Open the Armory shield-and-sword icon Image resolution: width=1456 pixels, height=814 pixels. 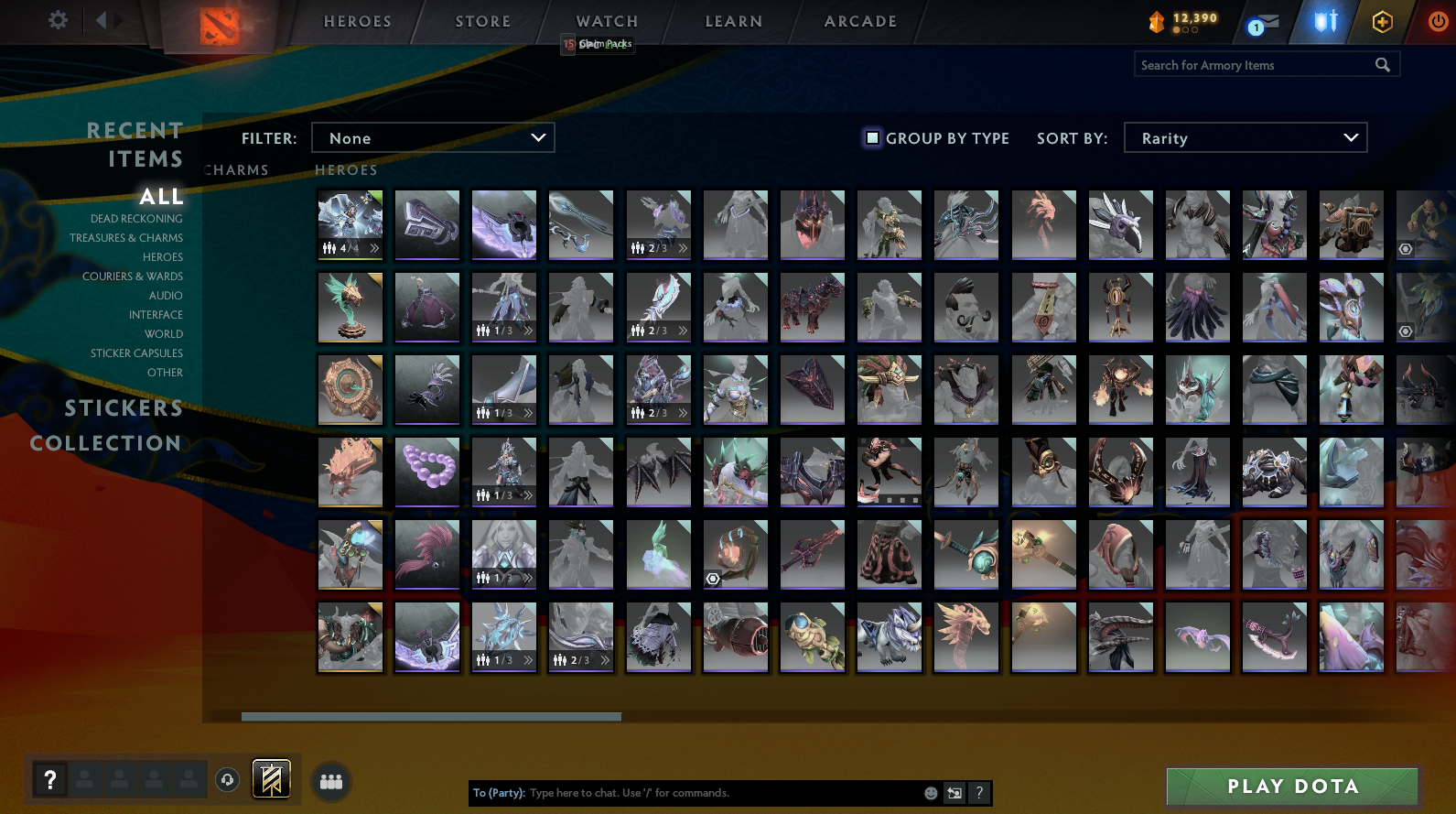pos(1323,21)
